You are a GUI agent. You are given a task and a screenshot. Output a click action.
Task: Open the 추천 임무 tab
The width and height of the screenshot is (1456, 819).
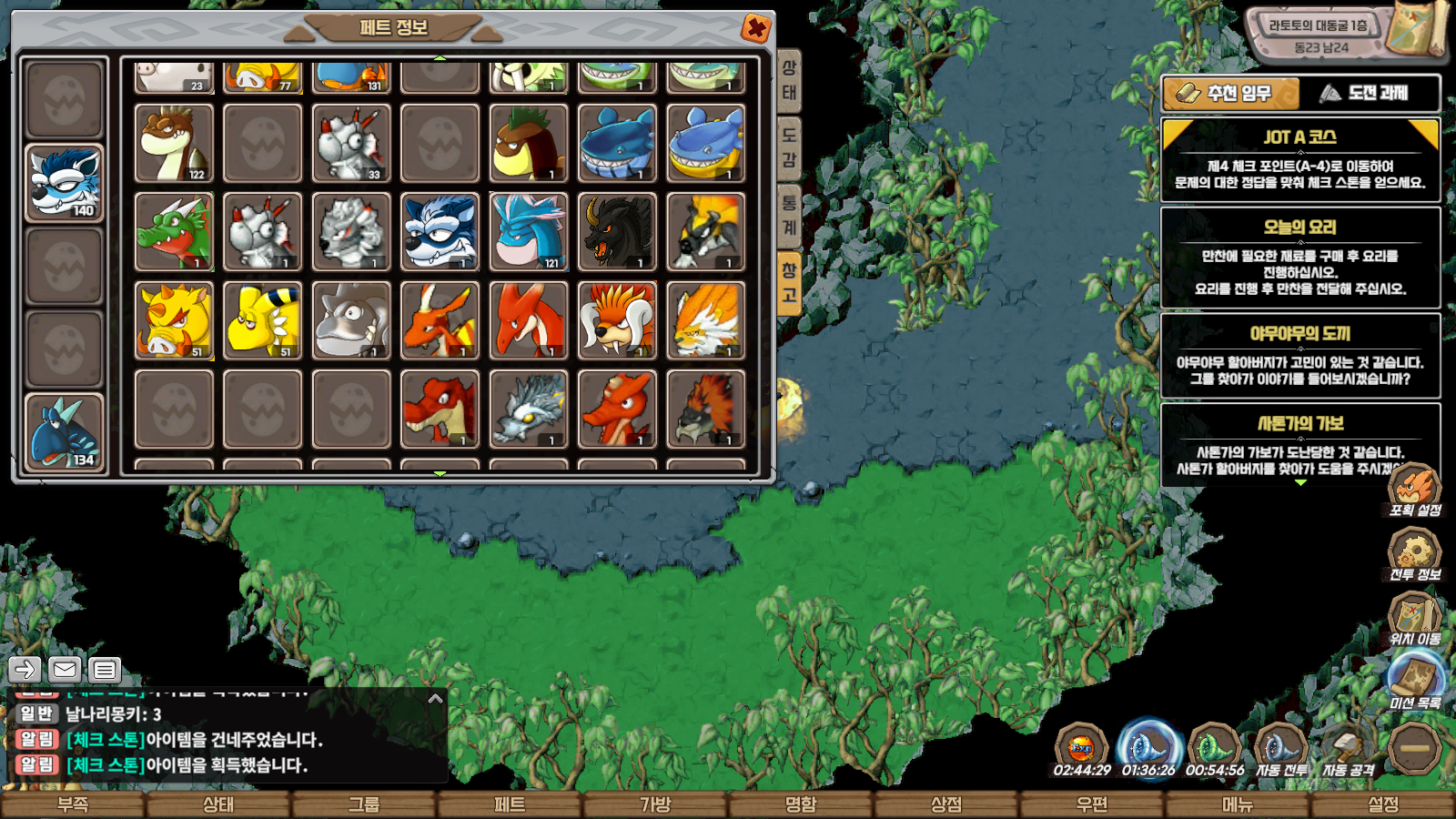click(1231, 93)
